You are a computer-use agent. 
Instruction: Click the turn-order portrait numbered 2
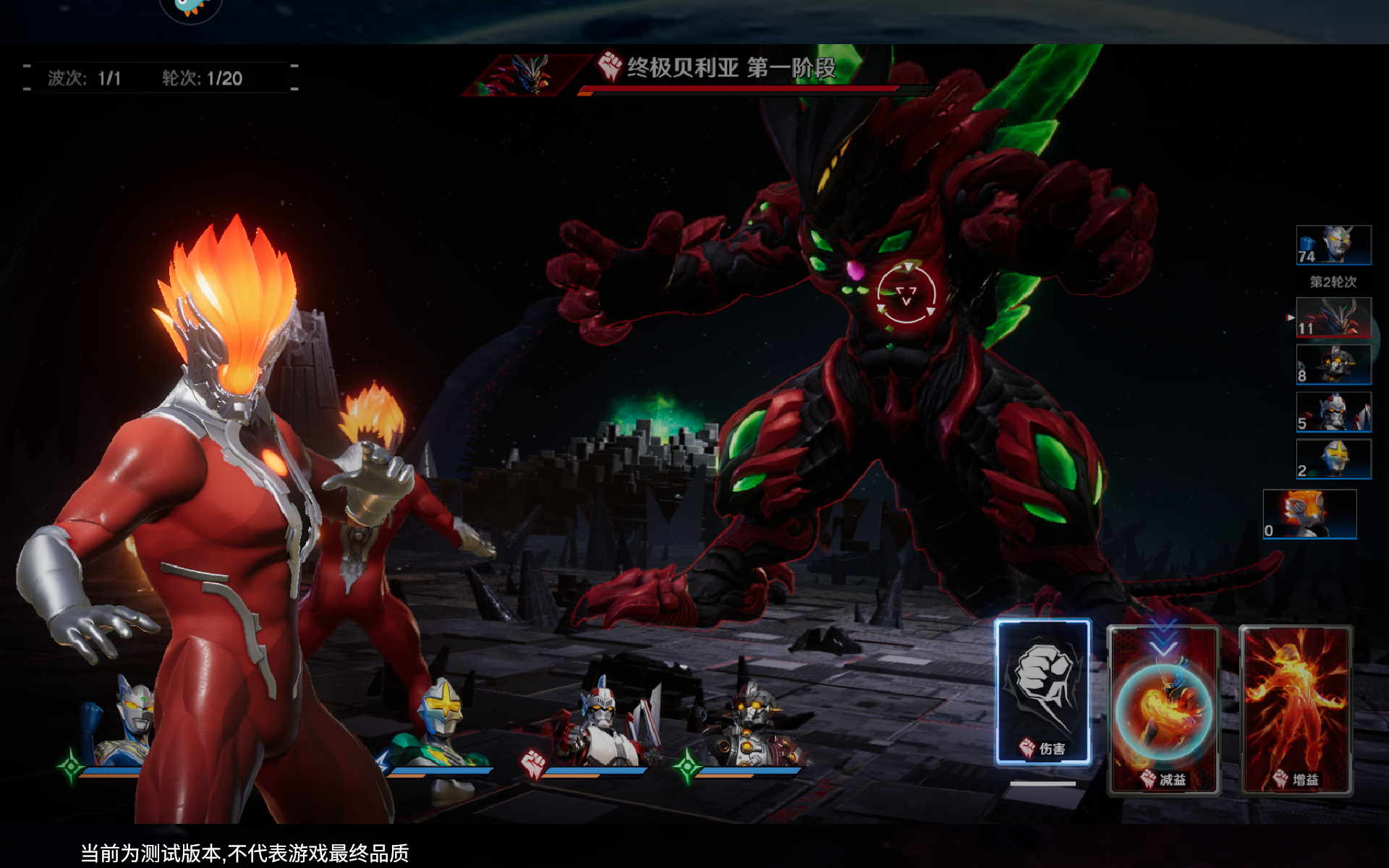pos(1333,459)
